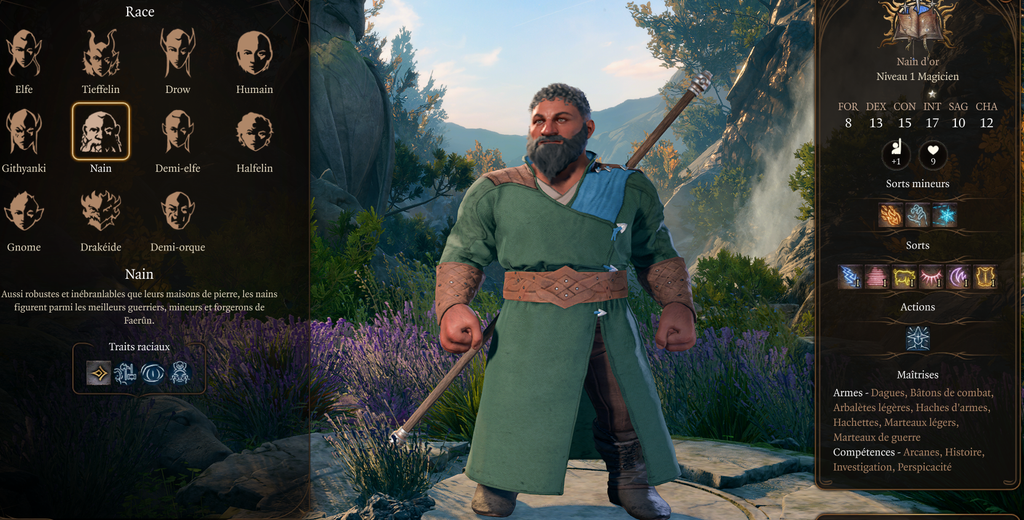The height and width of the screenshot is (520, 1024).
Task: Choose the Gnome race
Action: [24, 210]
